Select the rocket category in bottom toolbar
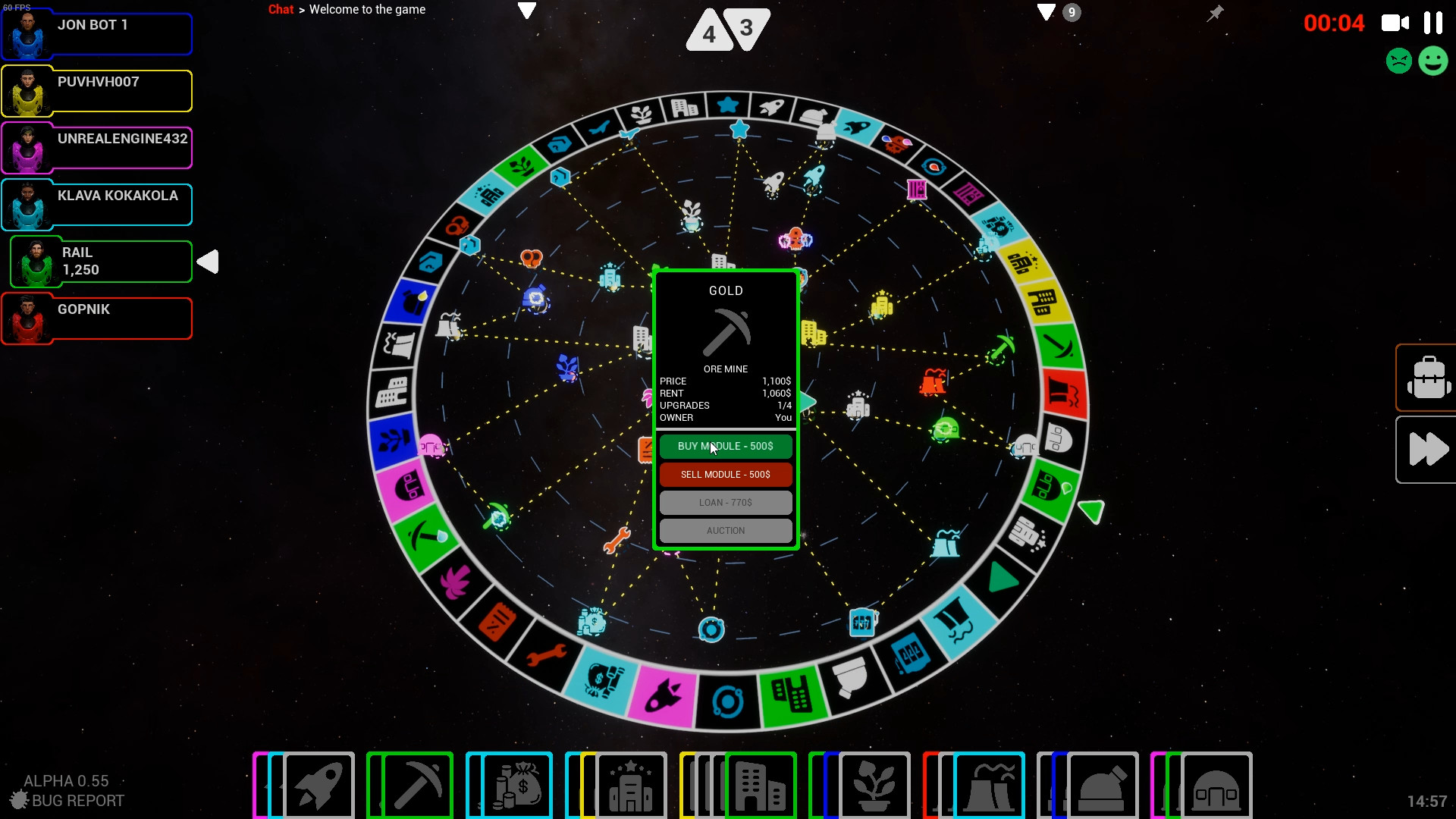The image size is (1456, 819). click(x=319, y=786)
